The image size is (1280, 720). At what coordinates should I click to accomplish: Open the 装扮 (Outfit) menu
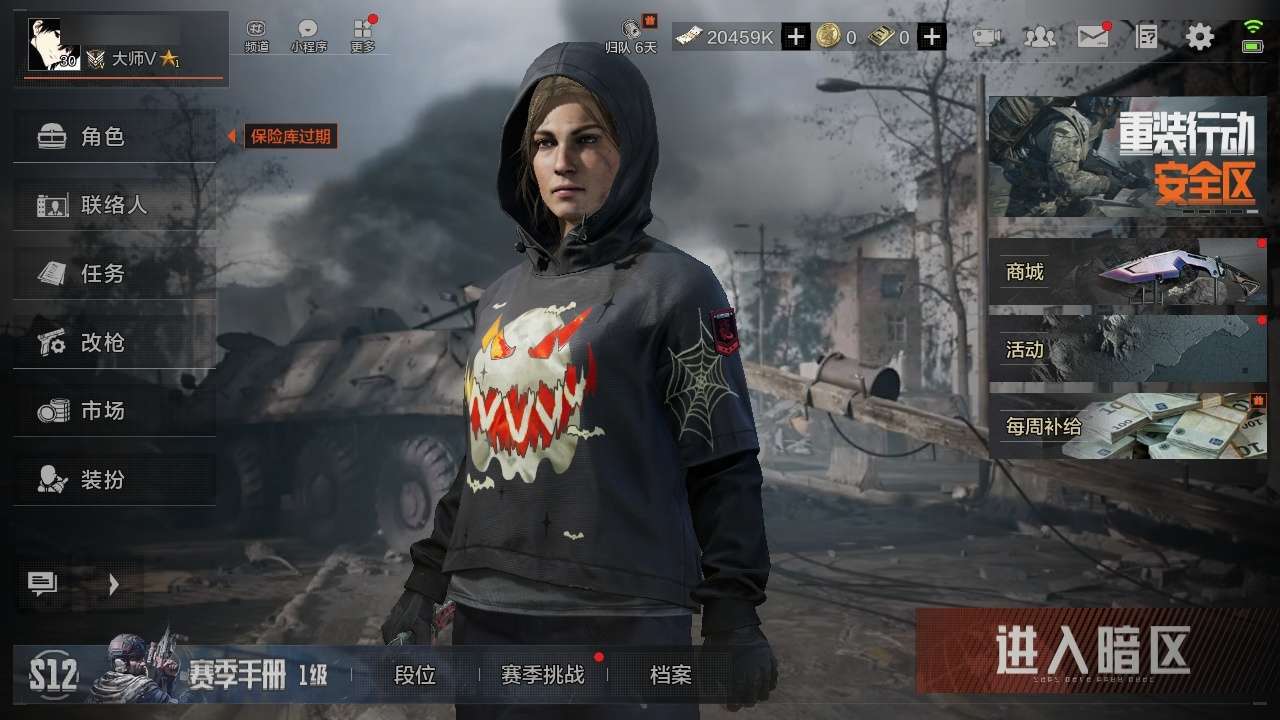tap(114, 479)
